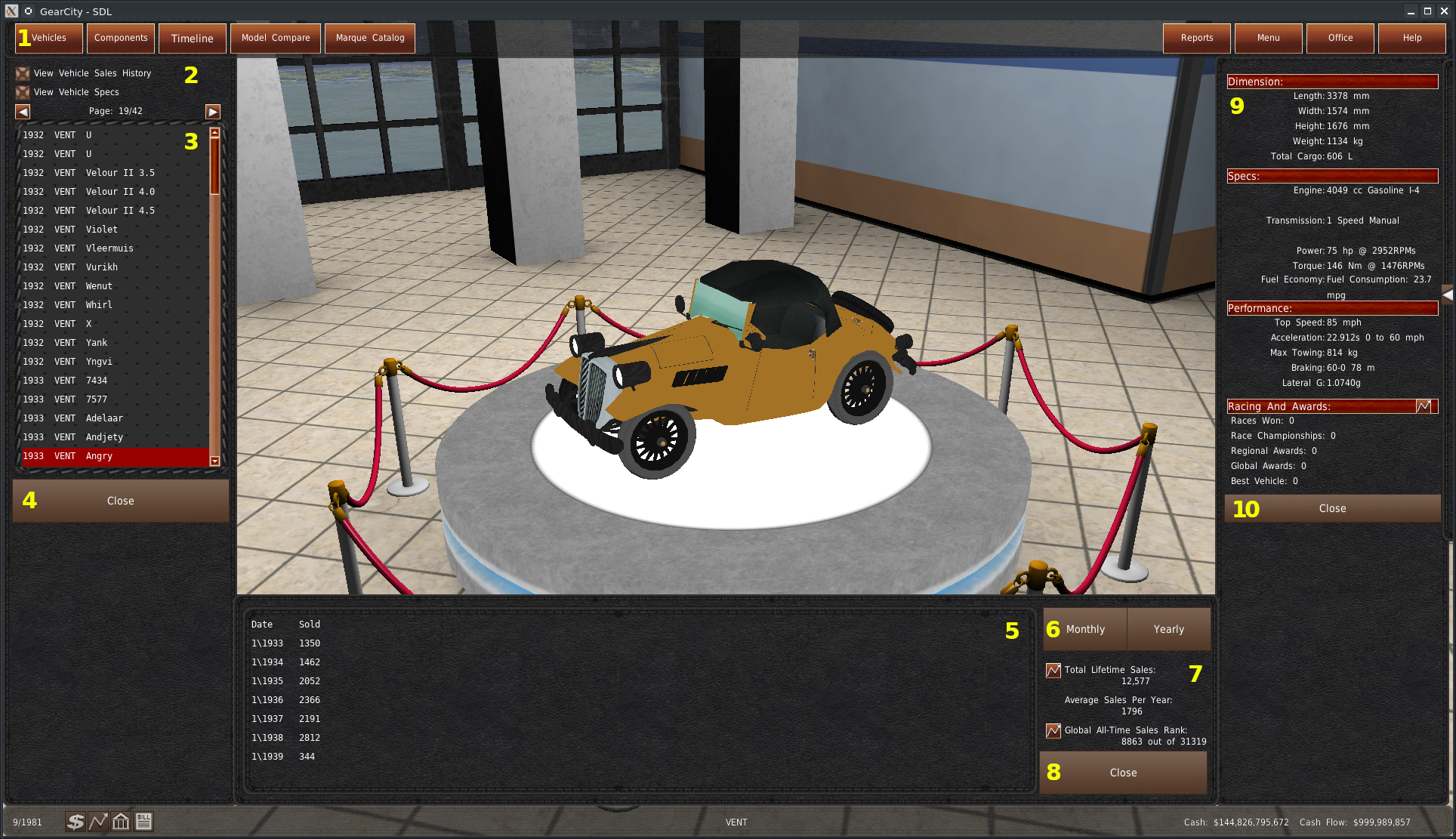The height and width of the screenshot is (839, 1456).
Task: Click the dollar sign finance icon
Action: (76, 822)
